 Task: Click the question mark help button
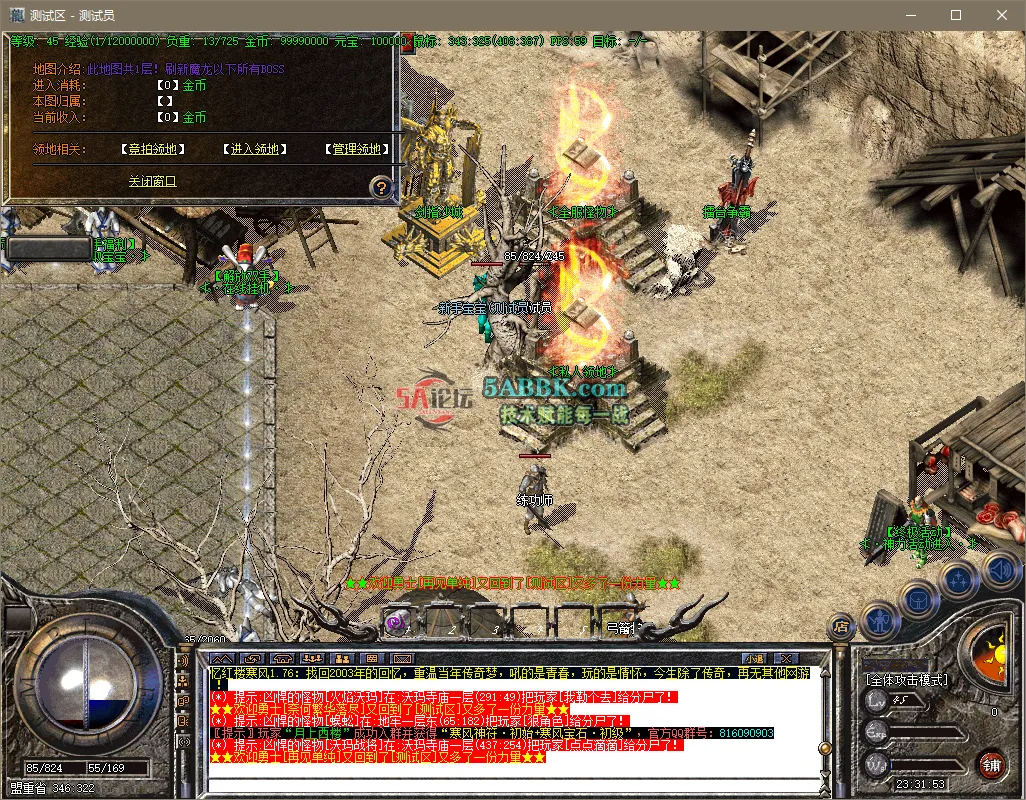[380, 187]
